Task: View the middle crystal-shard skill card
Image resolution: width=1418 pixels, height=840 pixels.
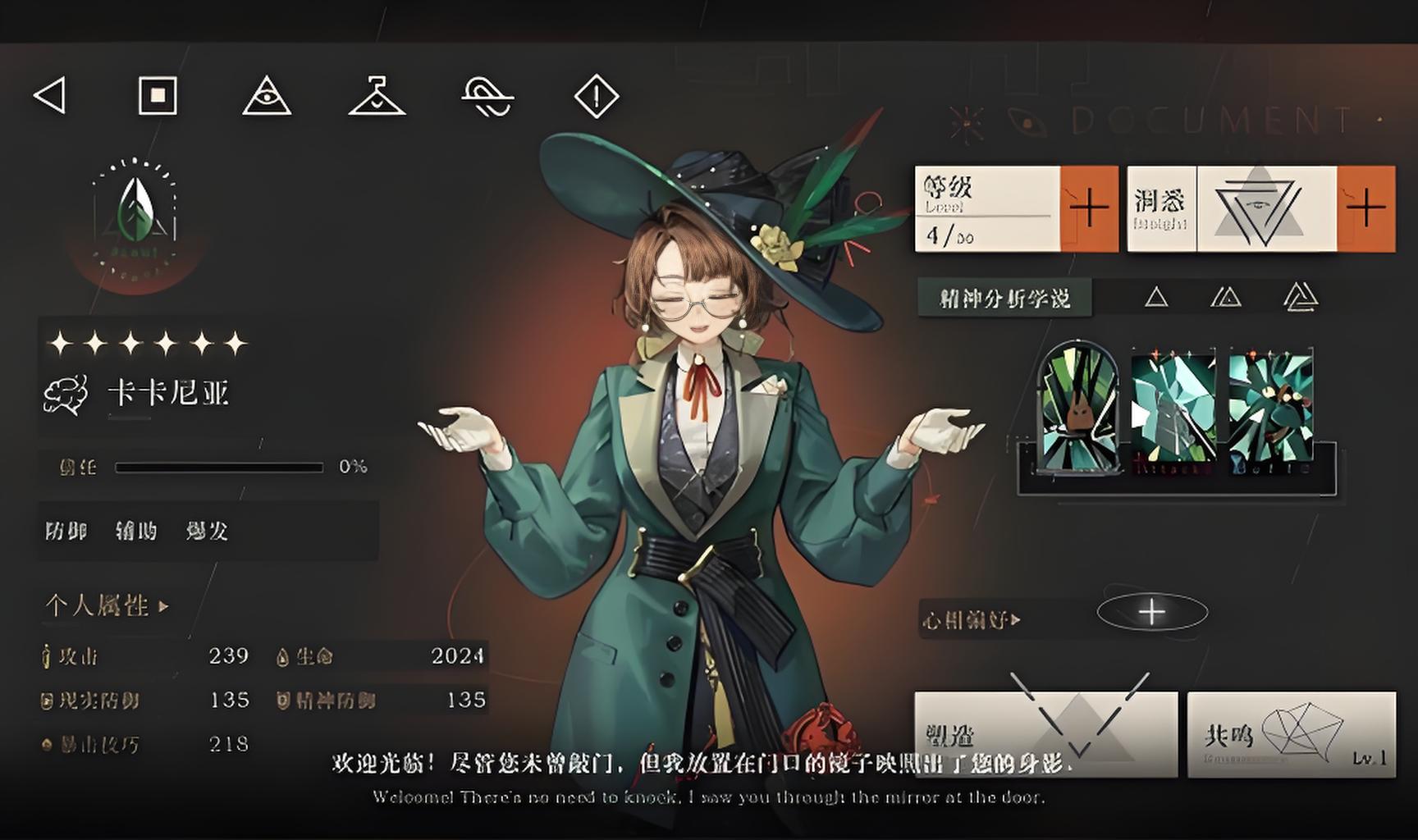Action: [1173, 407]
